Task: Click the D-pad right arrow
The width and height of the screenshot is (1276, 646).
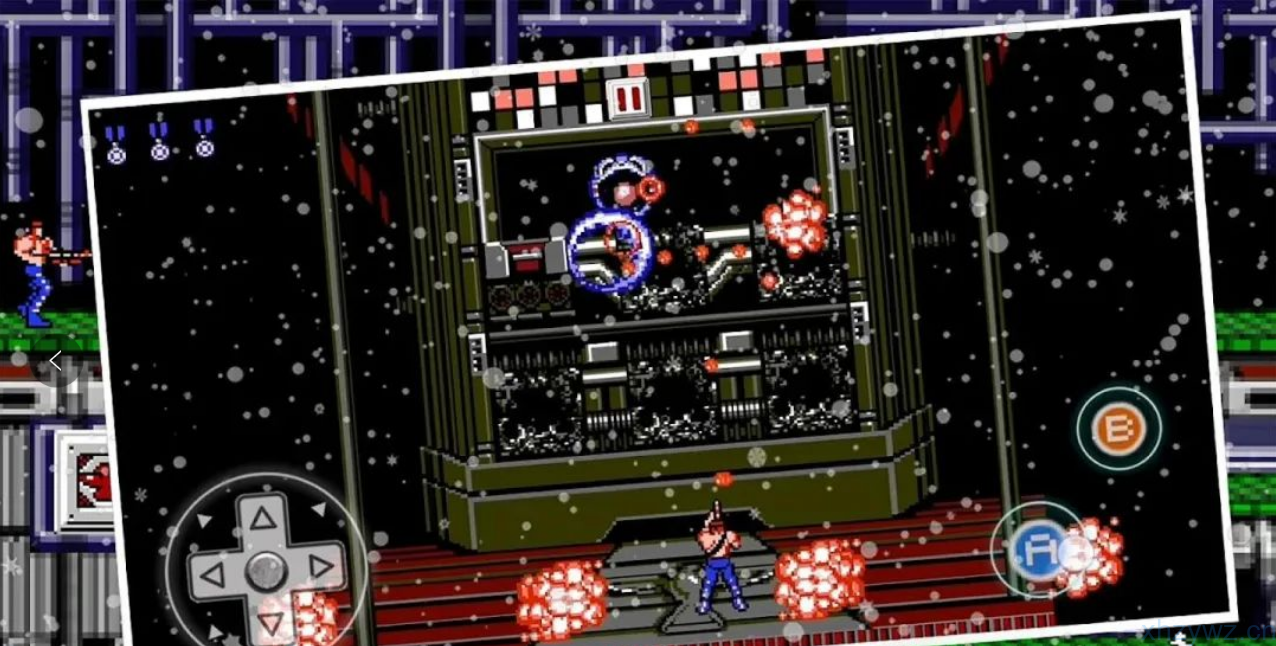Action: coord(321,568)
